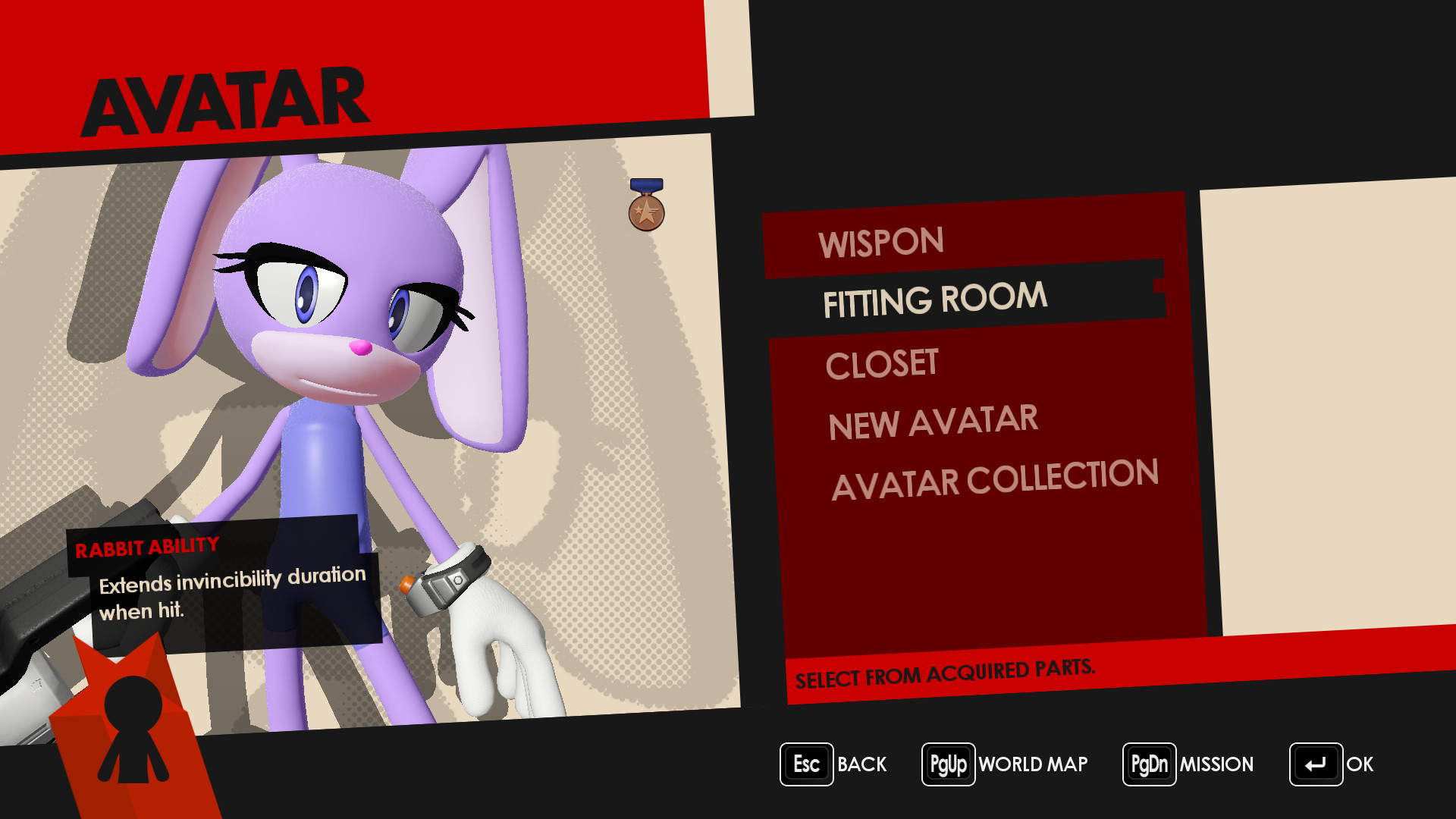
Task: Click the PgUp key icon
Action: click(x=947, y=764)
